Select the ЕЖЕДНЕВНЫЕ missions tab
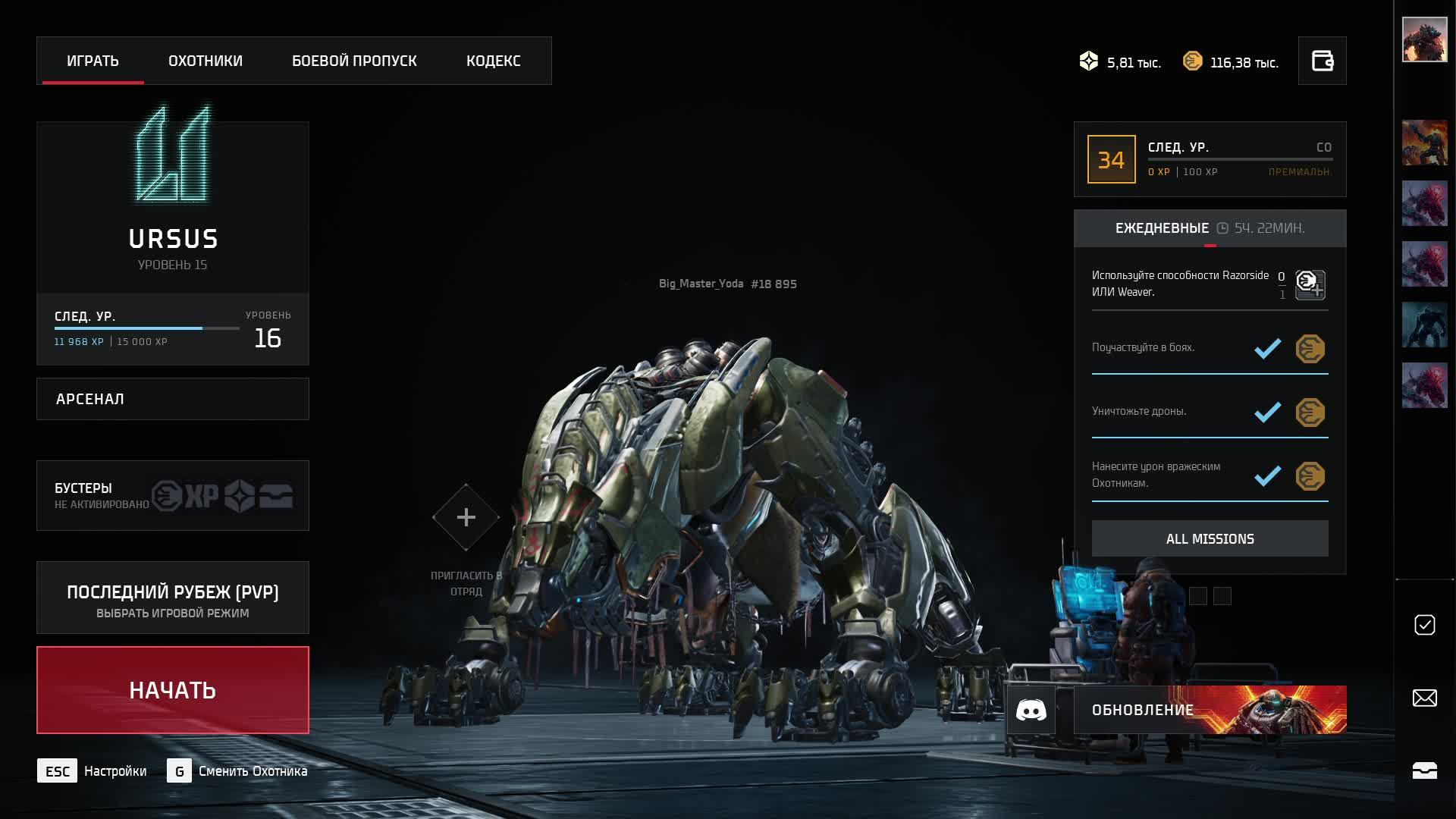Viewport: 1456px width, 819px height. [1163, 228]
